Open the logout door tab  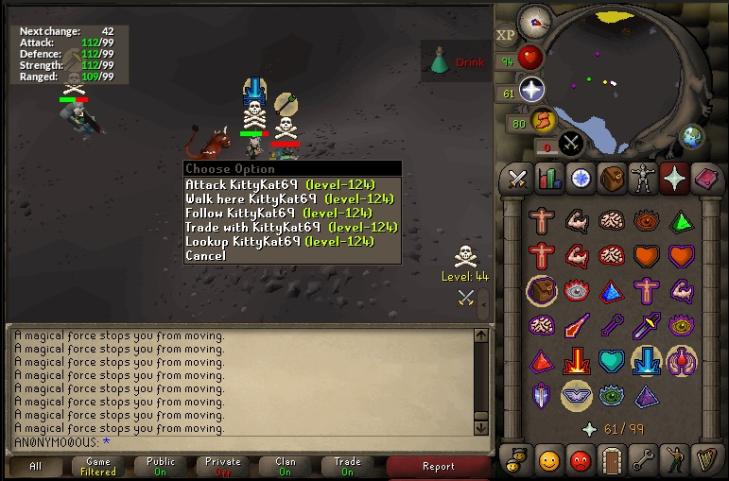coord(612,460)
